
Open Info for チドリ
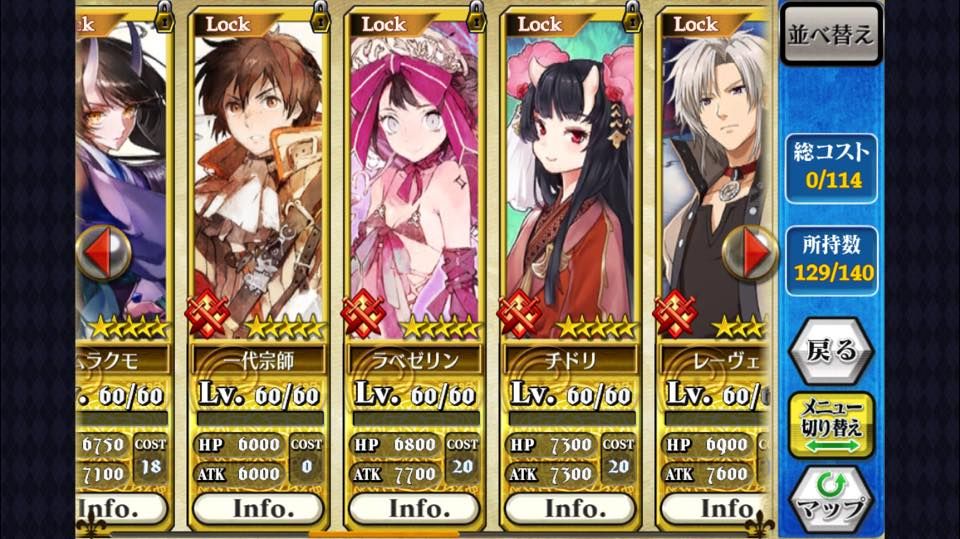pos(570,509)
